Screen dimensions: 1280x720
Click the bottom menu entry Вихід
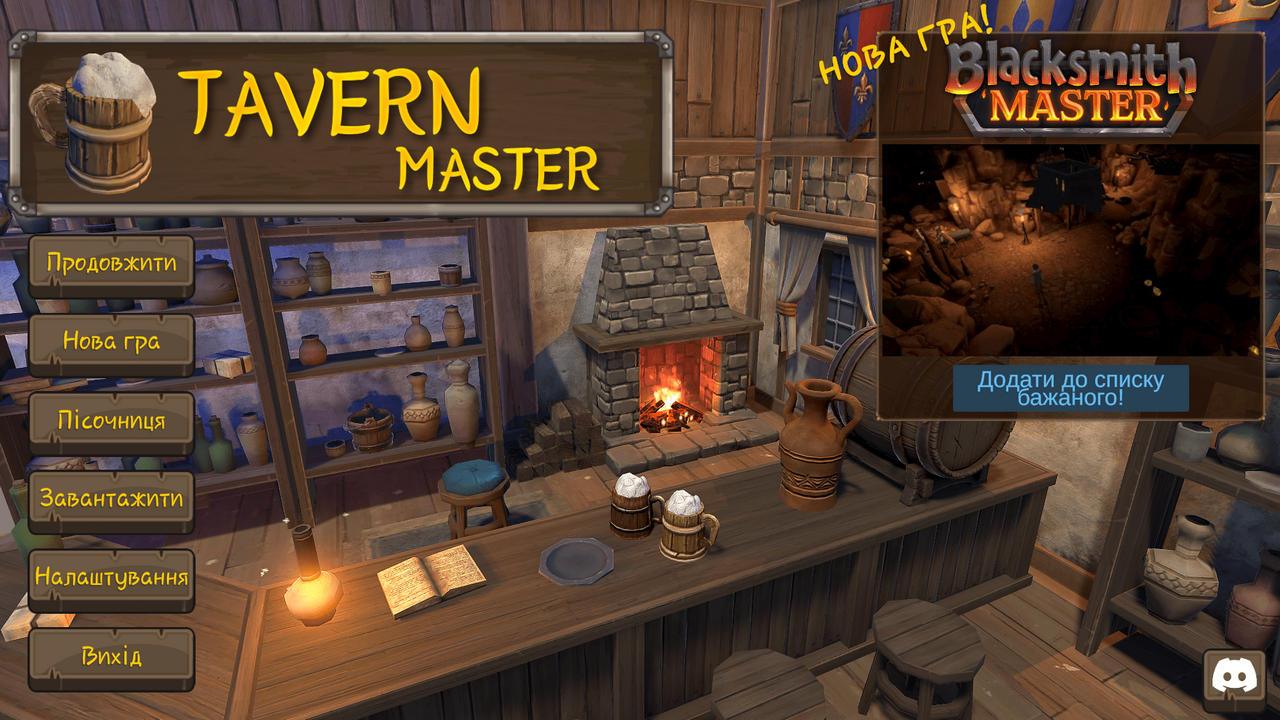click(111, 656)
